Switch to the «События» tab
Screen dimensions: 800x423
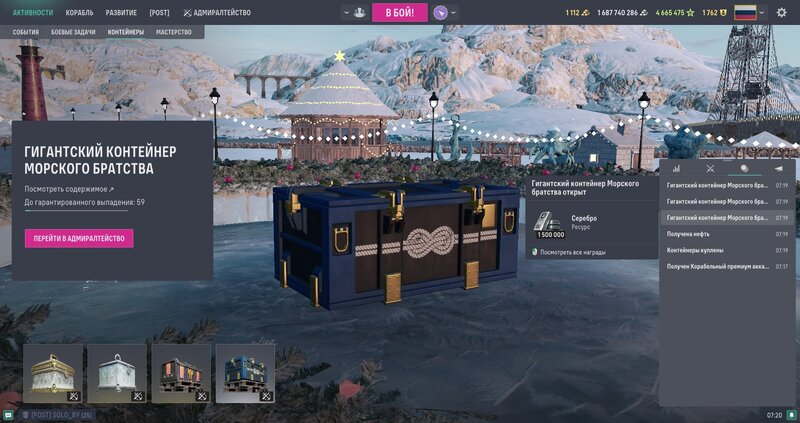click(26, 32)
